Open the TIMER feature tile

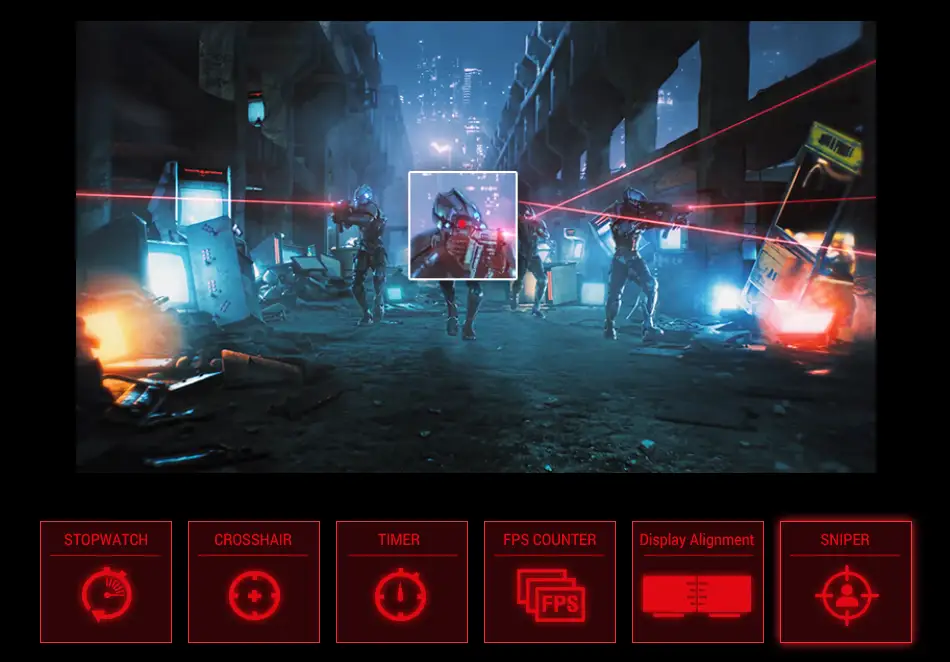(402, 581)
